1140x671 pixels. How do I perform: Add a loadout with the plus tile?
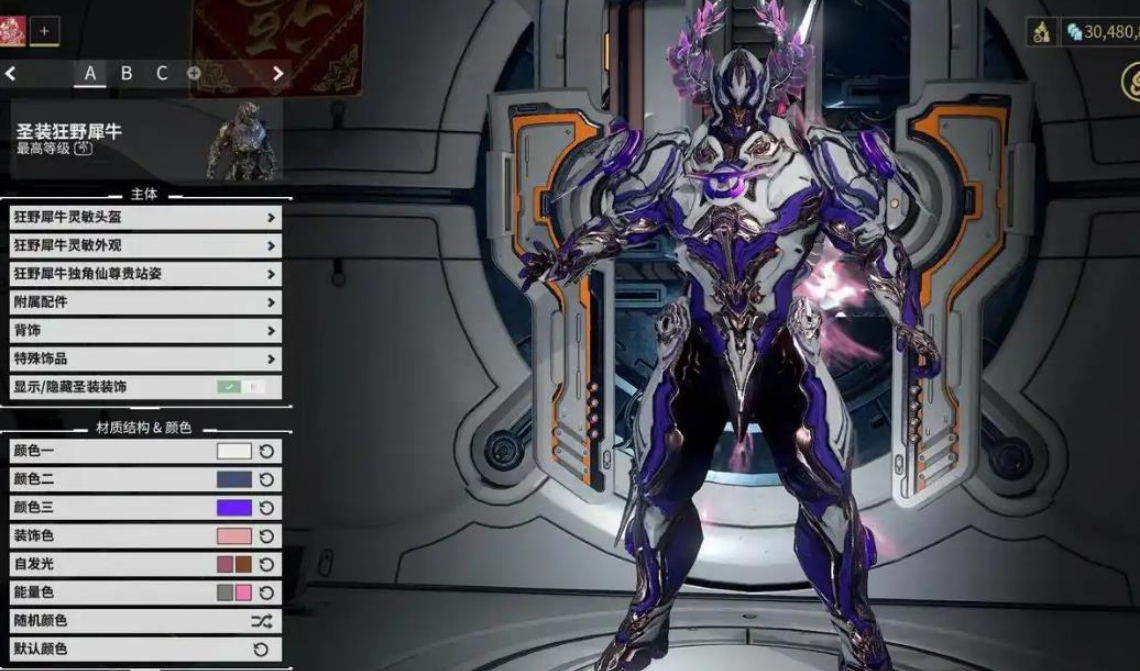click(44, 31)
